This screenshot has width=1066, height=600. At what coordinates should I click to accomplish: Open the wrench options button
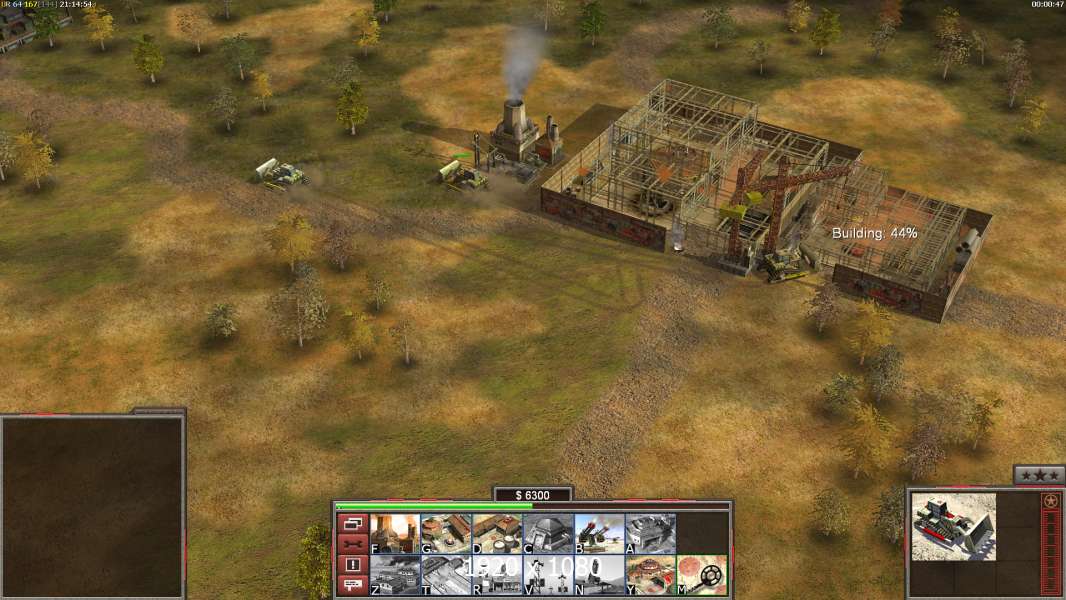tap(352, 544)
